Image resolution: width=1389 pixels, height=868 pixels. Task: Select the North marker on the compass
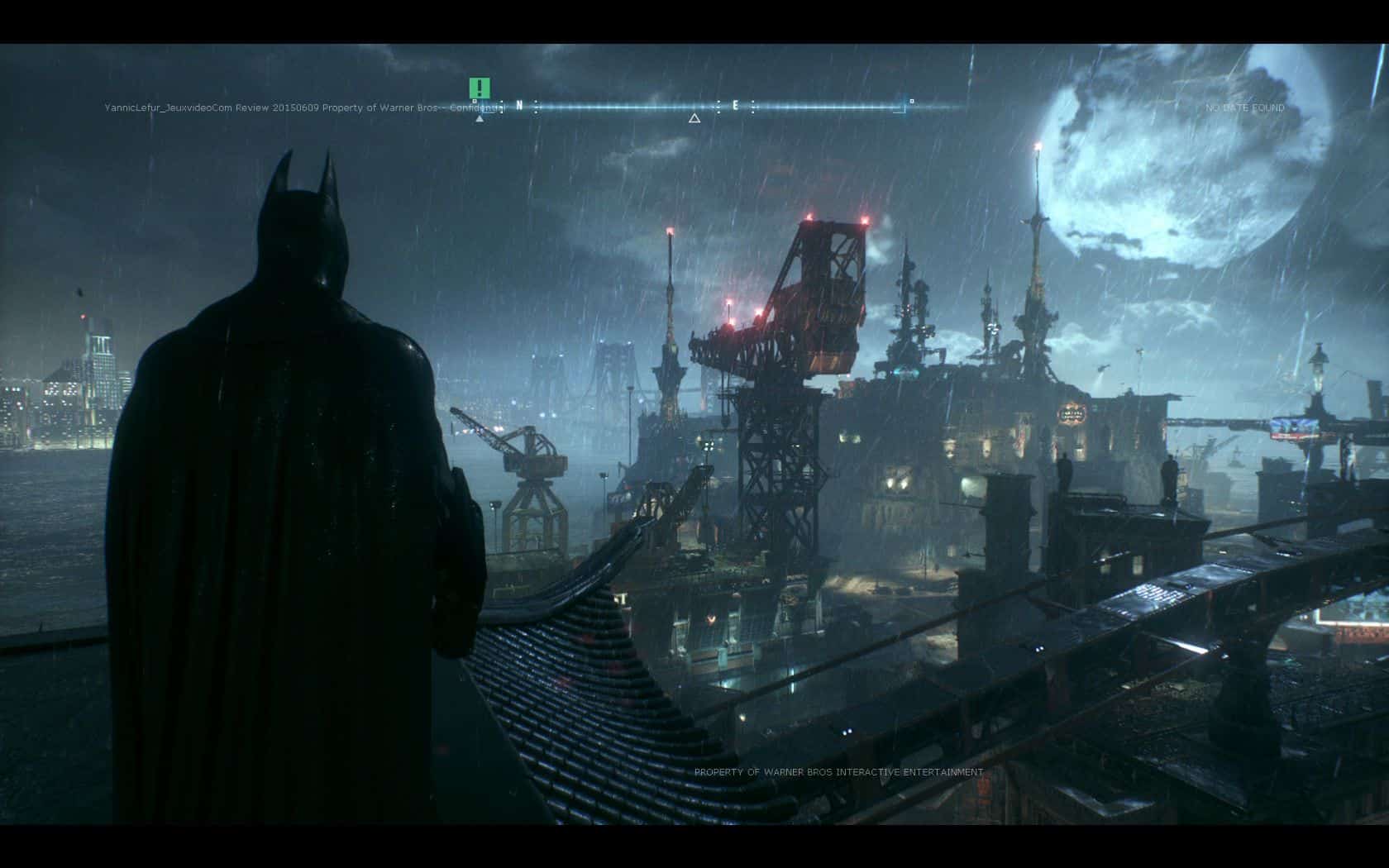519,106
